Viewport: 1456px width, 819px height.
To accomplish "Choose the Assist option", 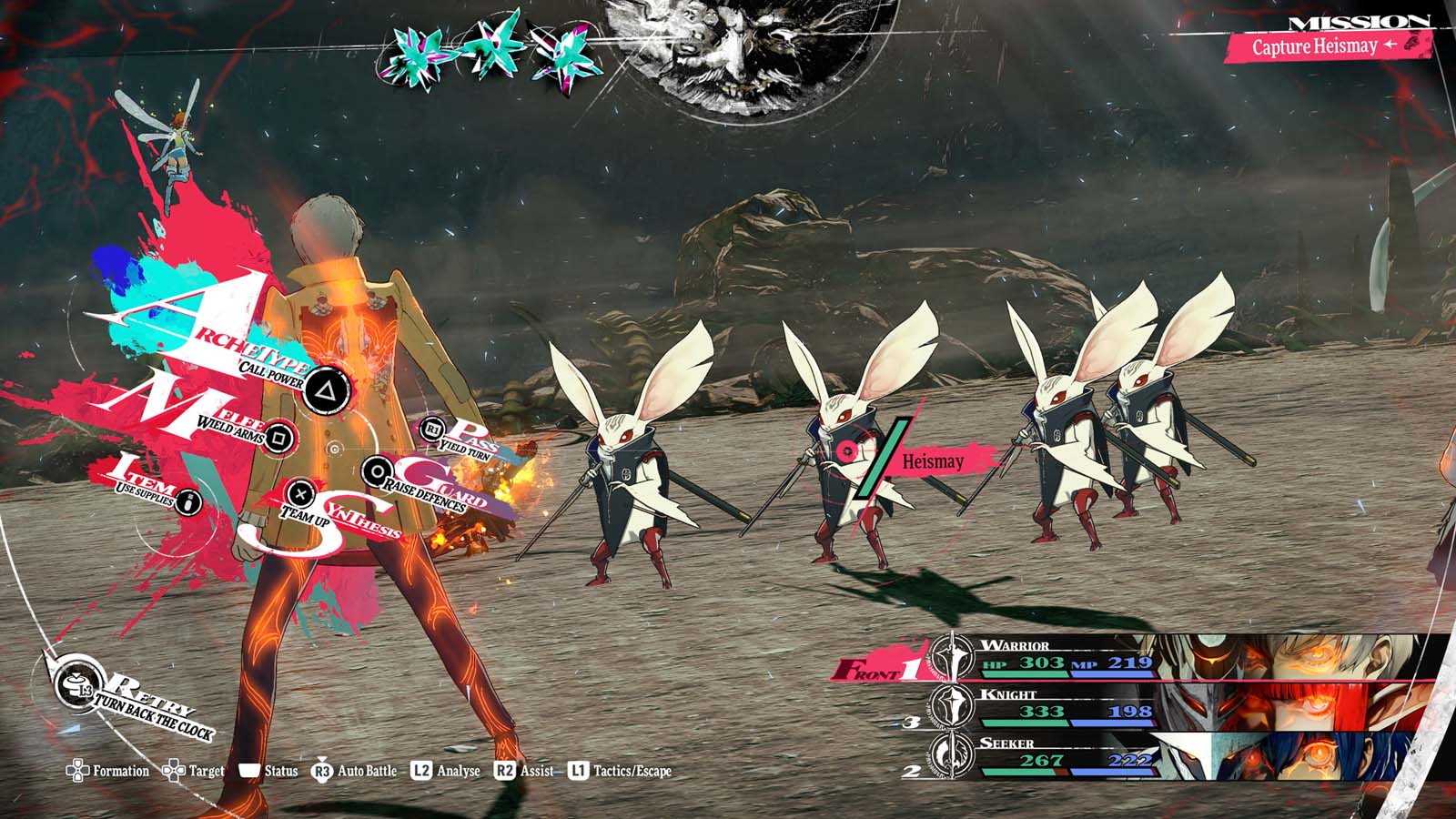I will point(524,772).
